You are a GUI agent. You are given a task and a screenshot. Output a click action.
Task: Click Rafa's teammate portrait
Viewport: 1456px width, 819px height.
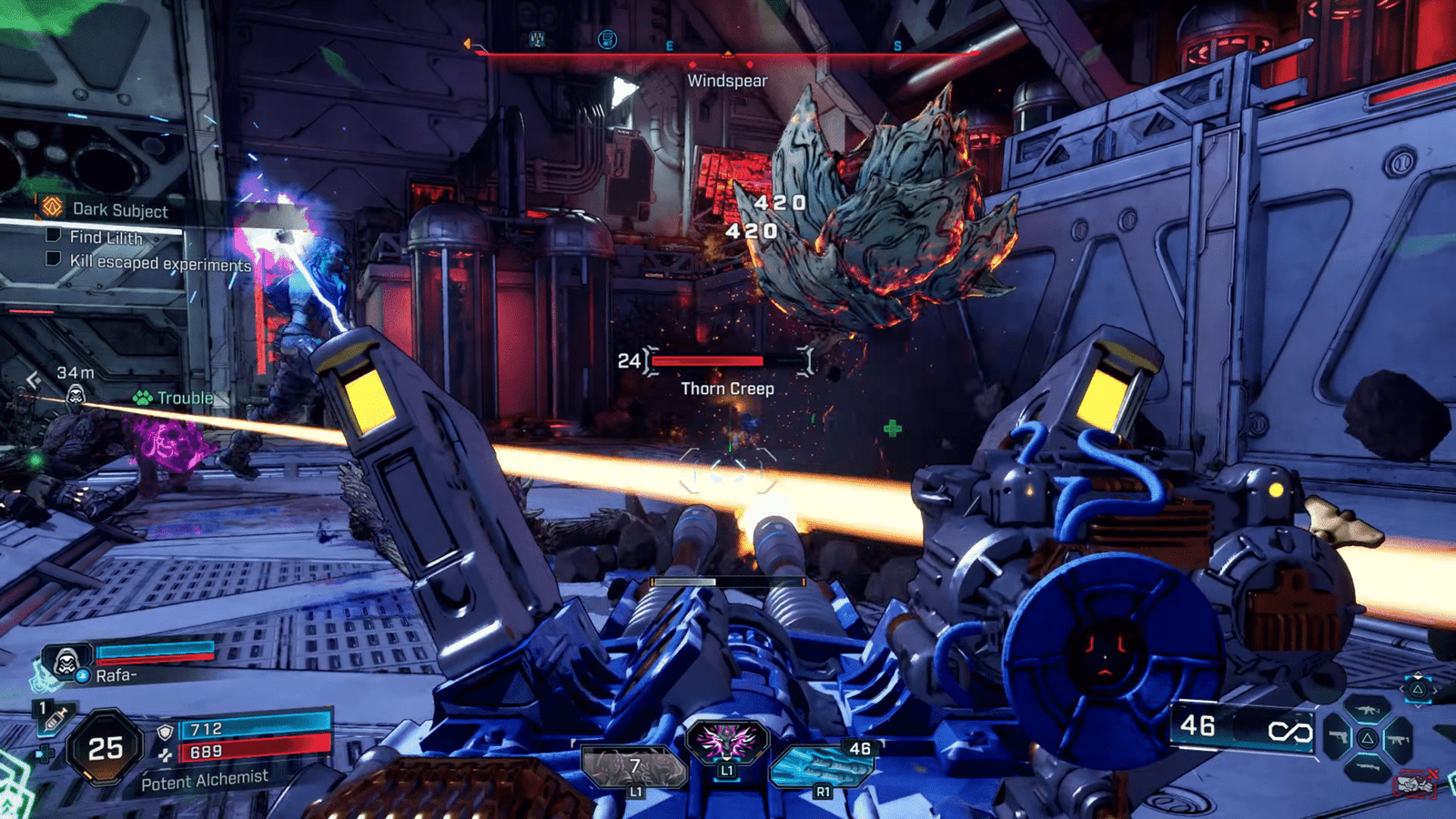(x=66, y=662)
